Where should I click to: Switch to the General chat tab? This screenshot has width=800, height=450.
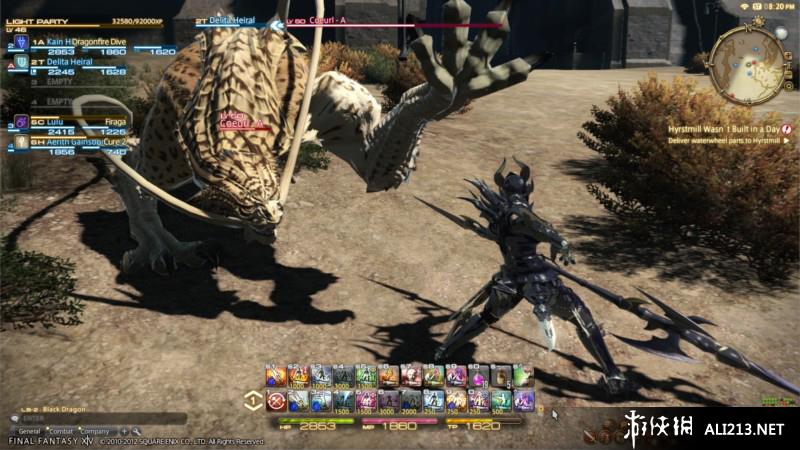pos(29,431)
